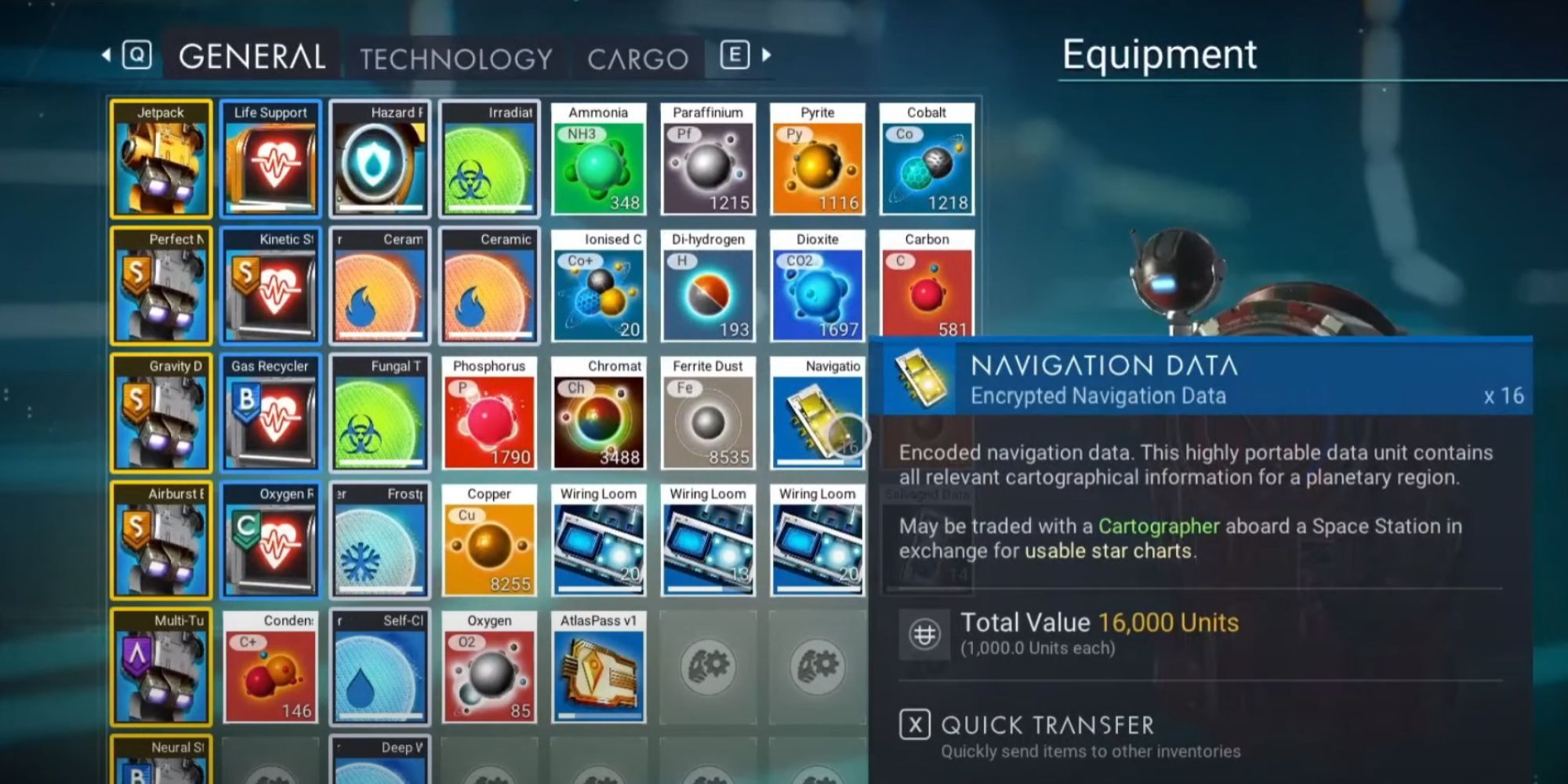Select the Jetpack equipment slot
1568x784 pixels.
160,158
